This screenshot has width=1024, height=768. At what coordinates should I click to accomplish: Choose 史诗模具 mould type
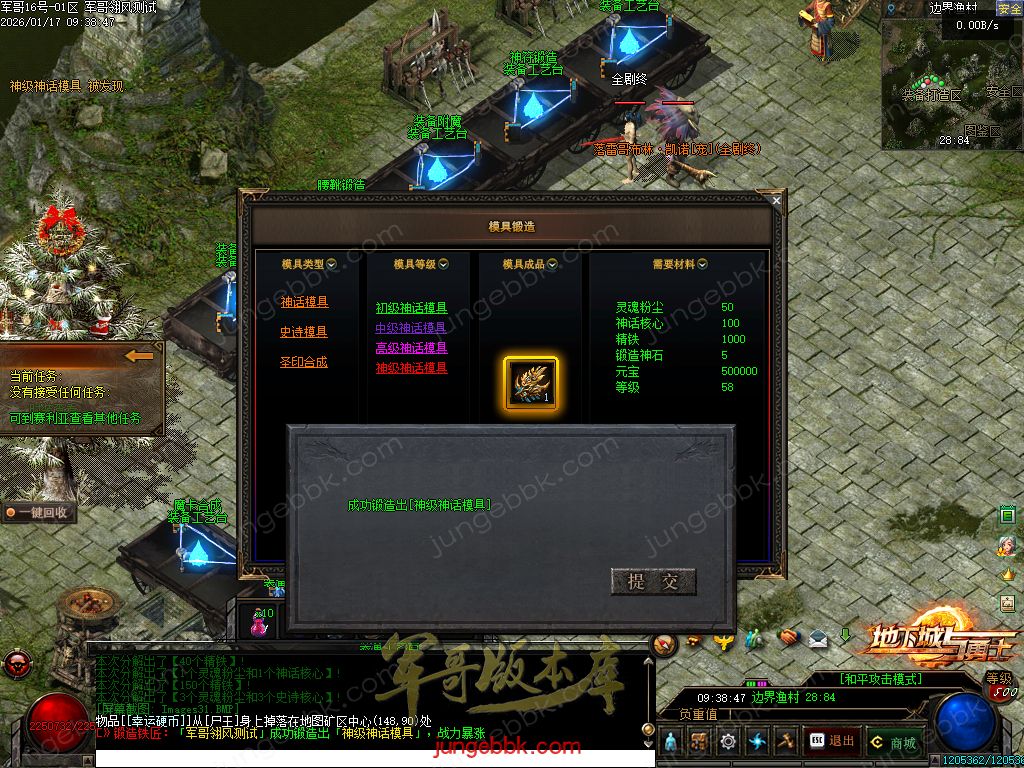click(x=304, y=332)
